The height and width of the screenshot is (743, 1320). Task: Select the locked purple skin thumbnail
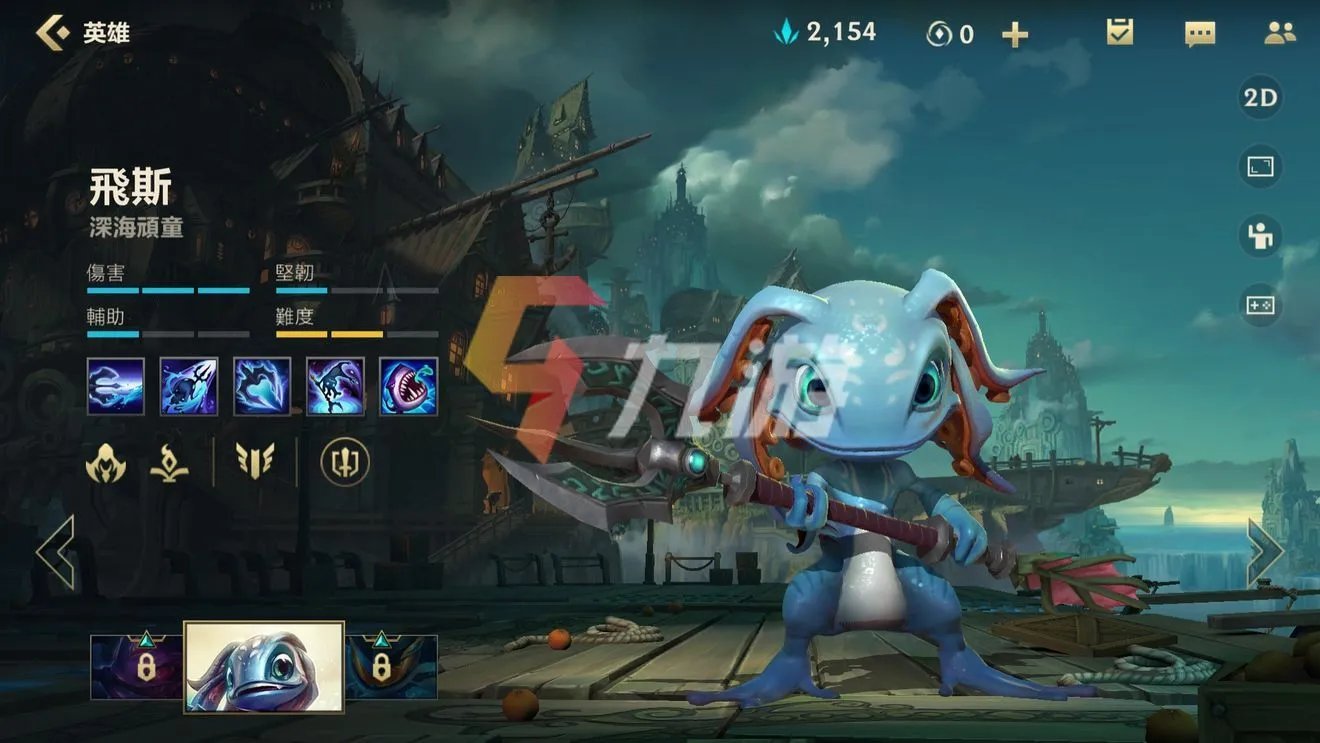click(137, 666)
